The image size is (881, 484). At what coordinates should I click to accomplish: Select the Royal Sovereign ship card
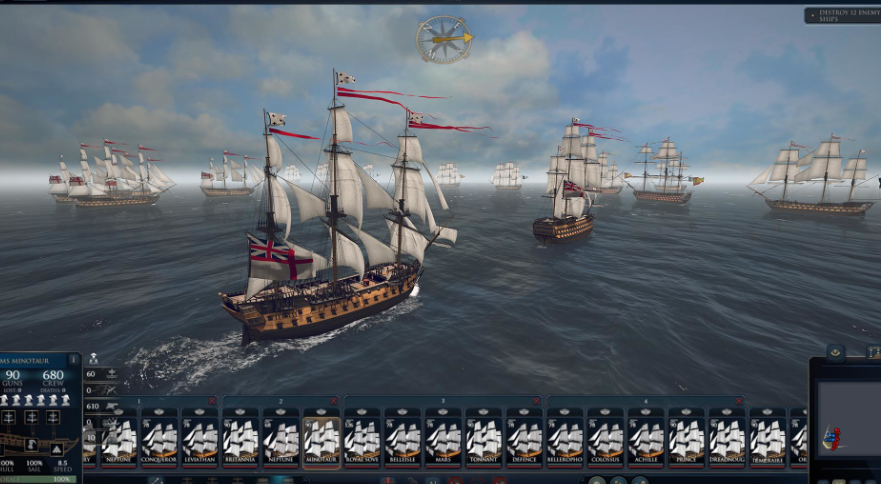tap(362, 437)
